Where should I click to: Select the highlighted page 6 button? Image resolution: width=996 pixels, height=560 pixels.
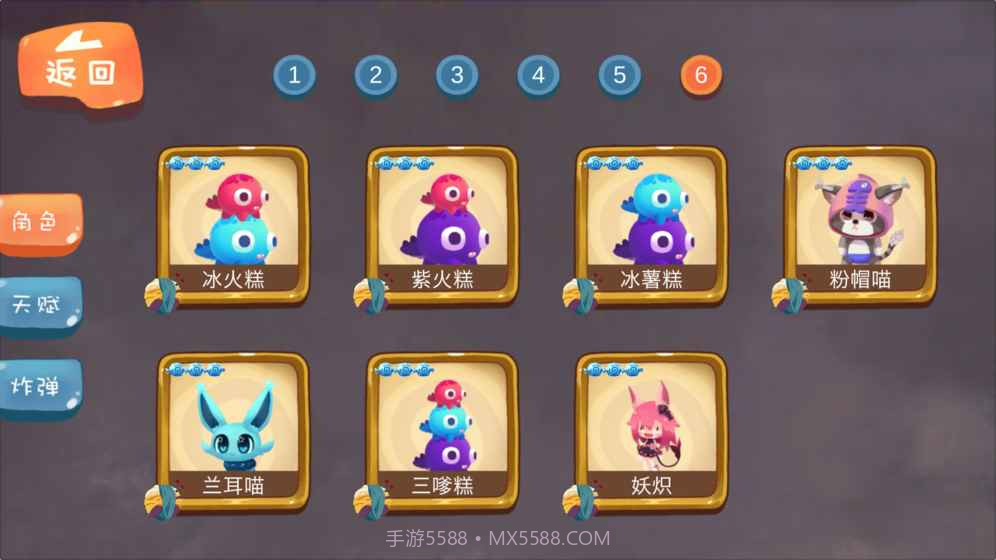701,75
